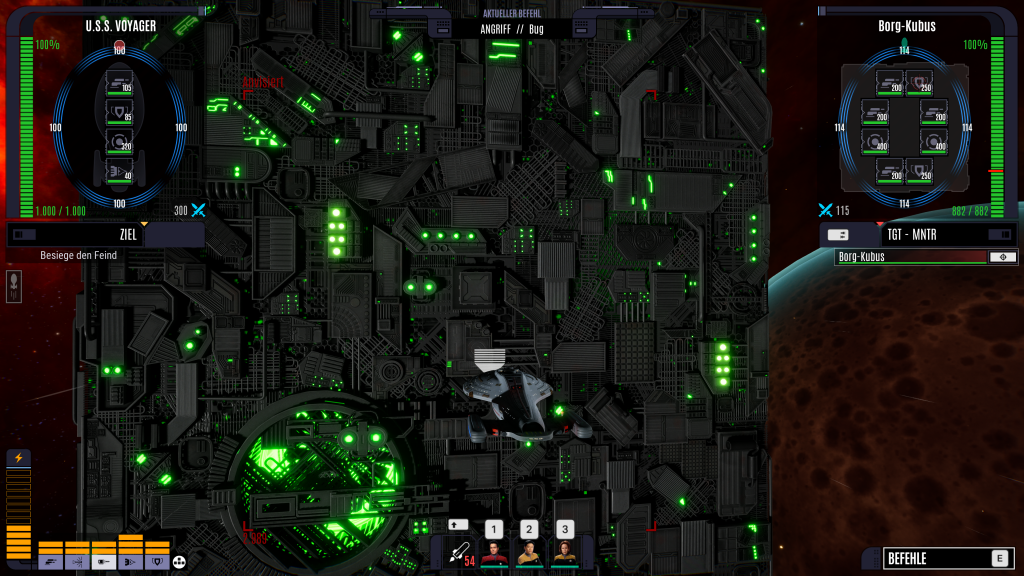Choose the highlighted torpedo power system icon
Screen dimensions: 1024x576
tap(104, 563)
